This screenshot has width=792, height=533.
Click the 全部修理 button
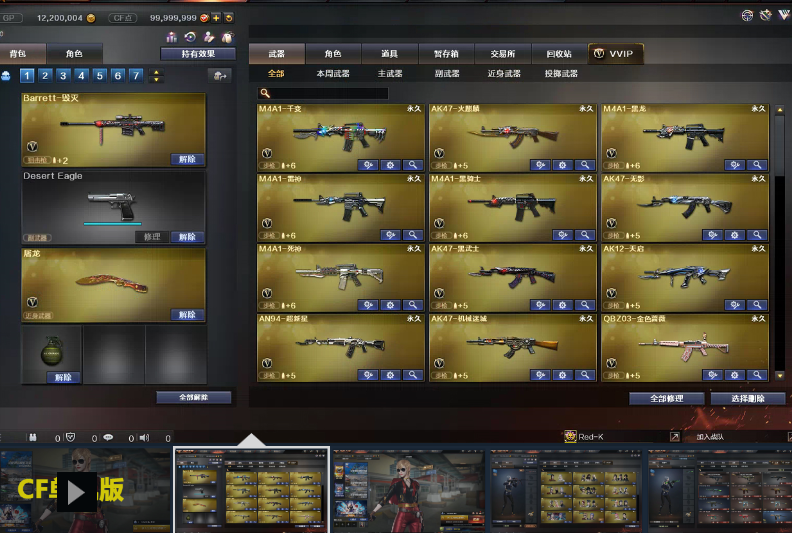point(666,398)
